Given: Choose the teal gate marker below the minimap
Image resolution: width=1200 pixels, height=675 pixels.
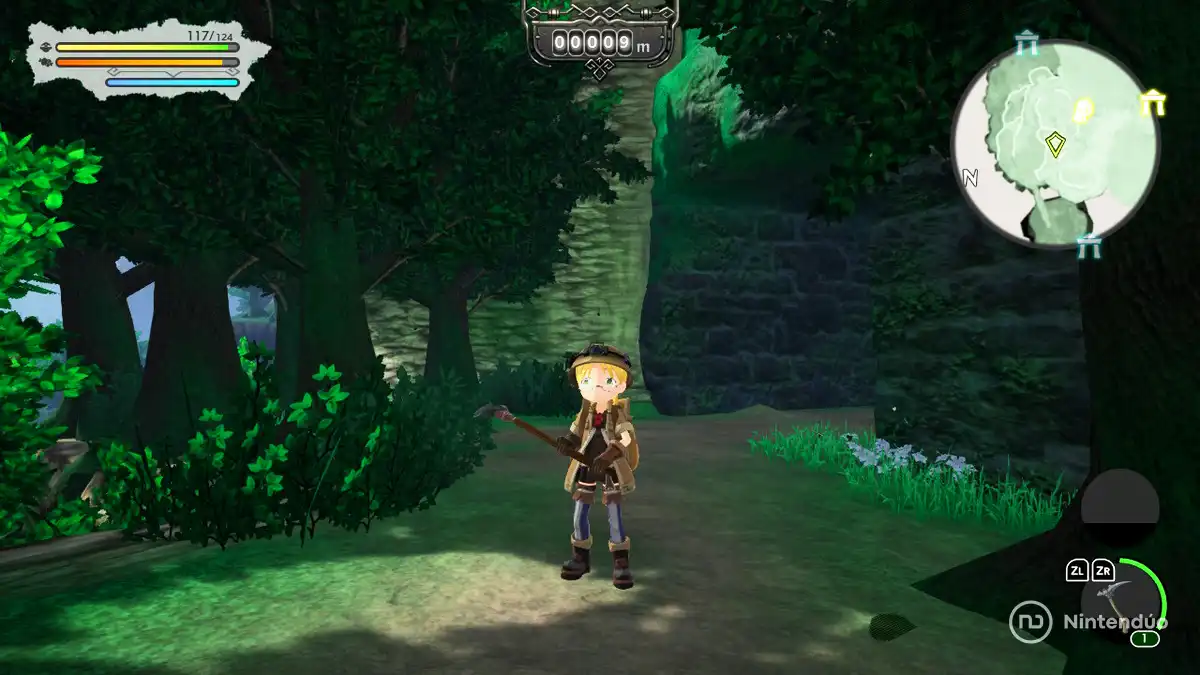Looking at the screenshot, I should pos(1088,245).
